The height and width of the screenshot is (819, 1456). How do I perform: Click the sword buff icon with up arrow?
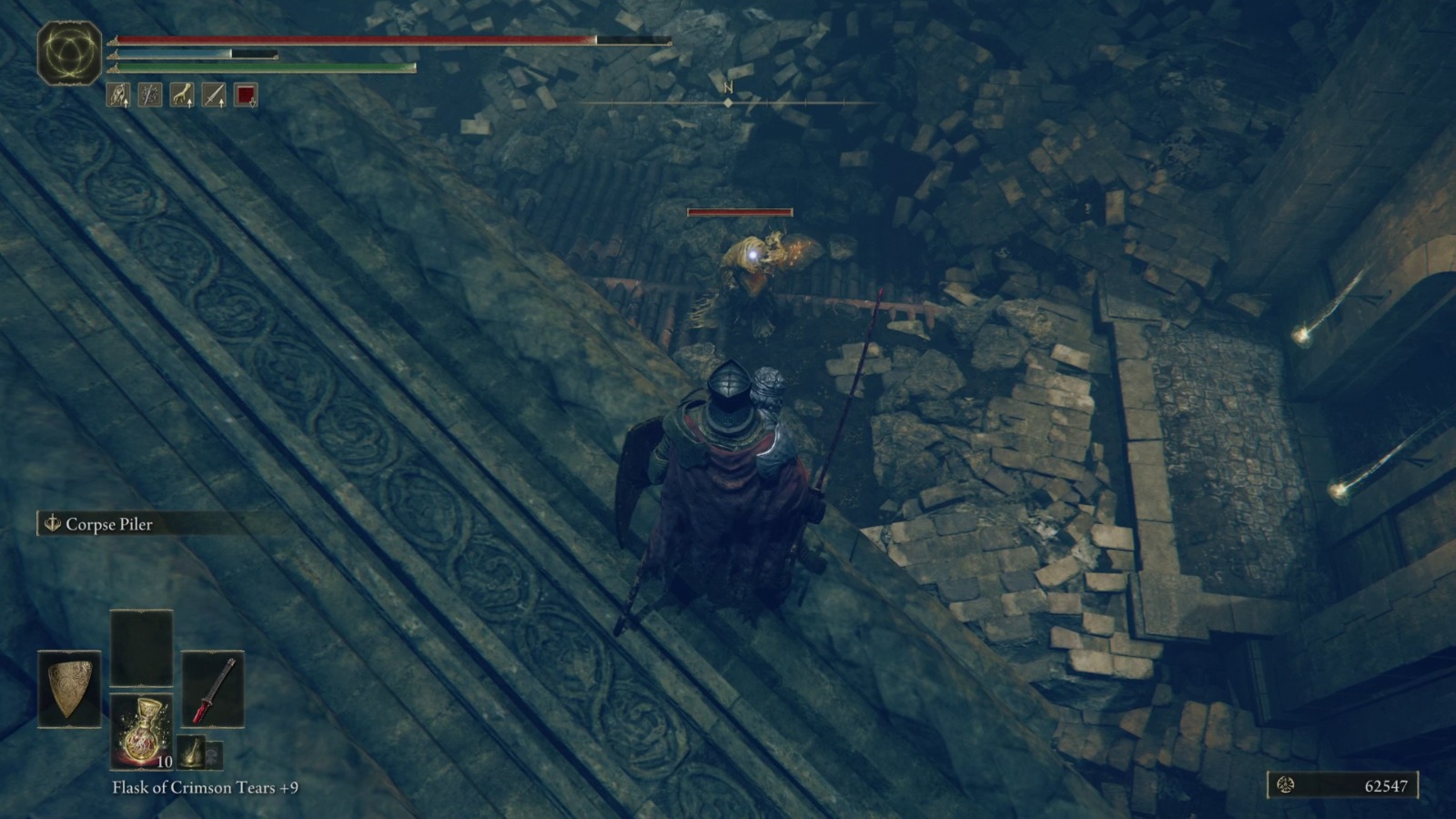point(213,94)
